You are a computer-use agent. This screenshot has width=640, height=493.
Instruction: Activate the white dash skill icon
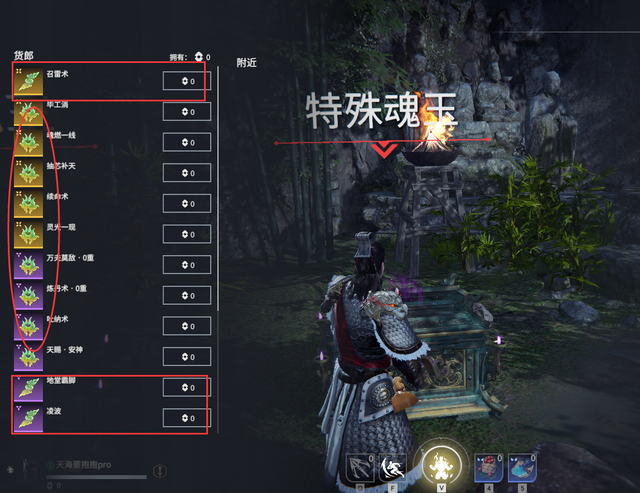coord(391,467)
